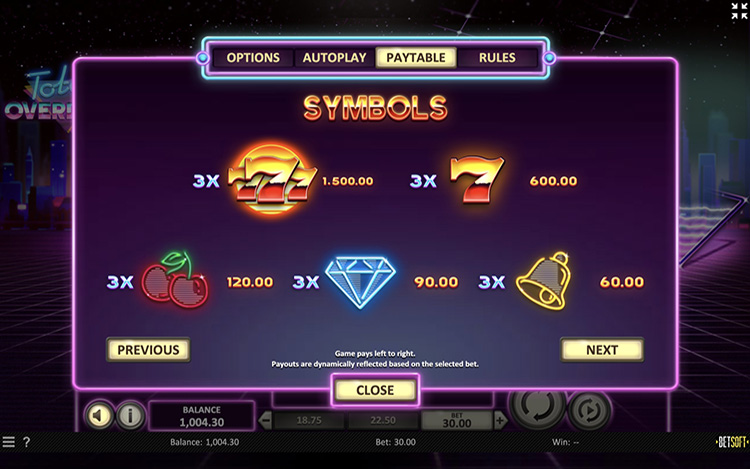Viewport: 750px width, 469px height.
Task: Toggle fullscreen with the corner arrows icon
Action: pos(739,11)
